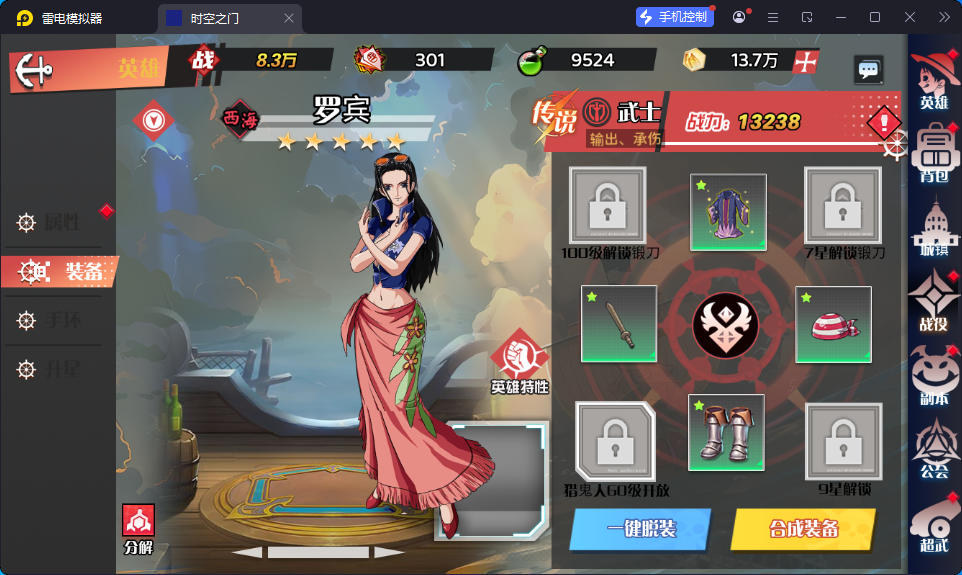Enter the 副本 dungeon menu
Viewport: 962px width, 575px height.
coord(935,378)
